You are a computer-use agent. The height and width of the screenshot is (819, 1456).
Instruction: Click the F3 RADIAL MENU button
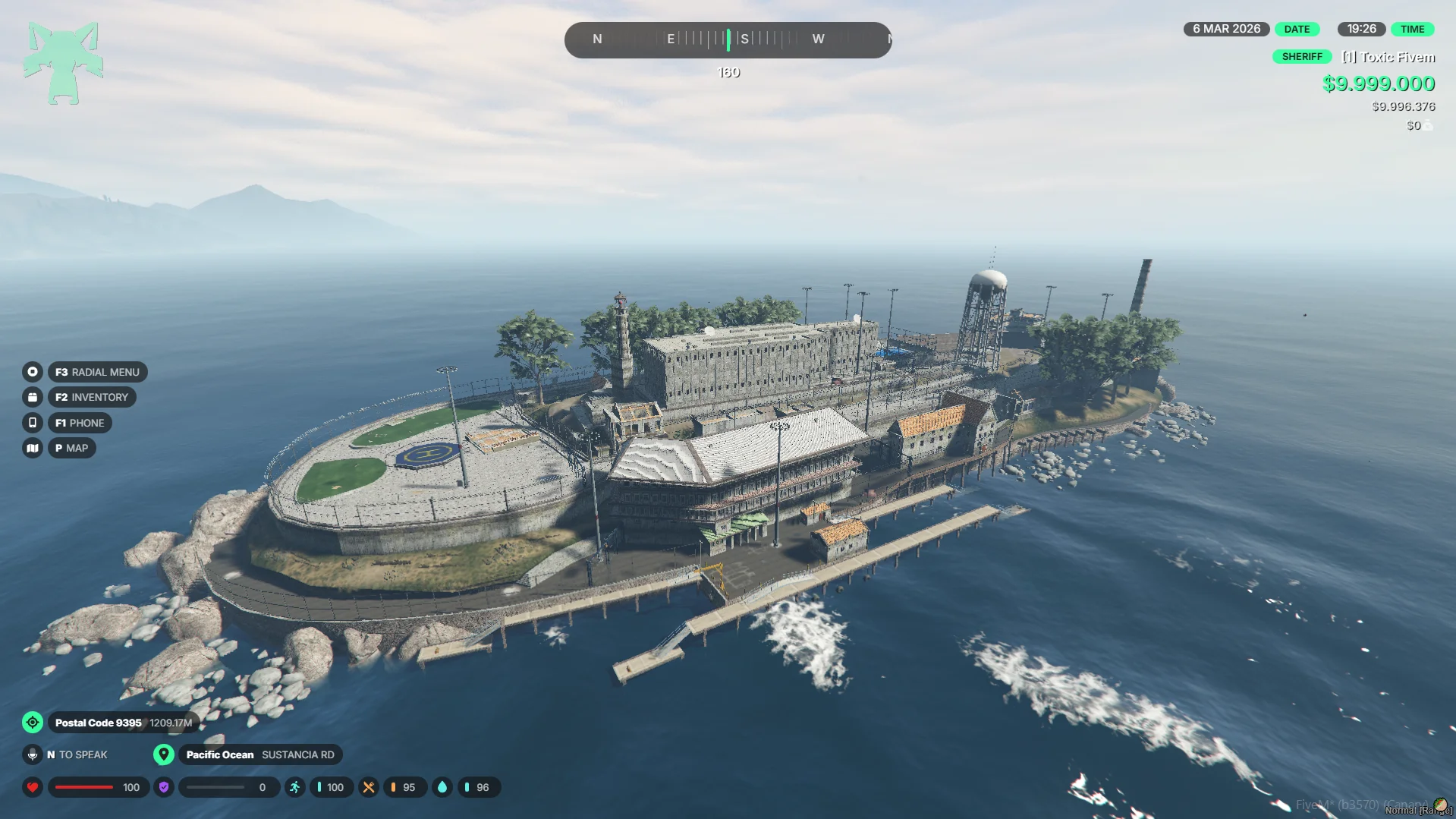pos(97,372)
